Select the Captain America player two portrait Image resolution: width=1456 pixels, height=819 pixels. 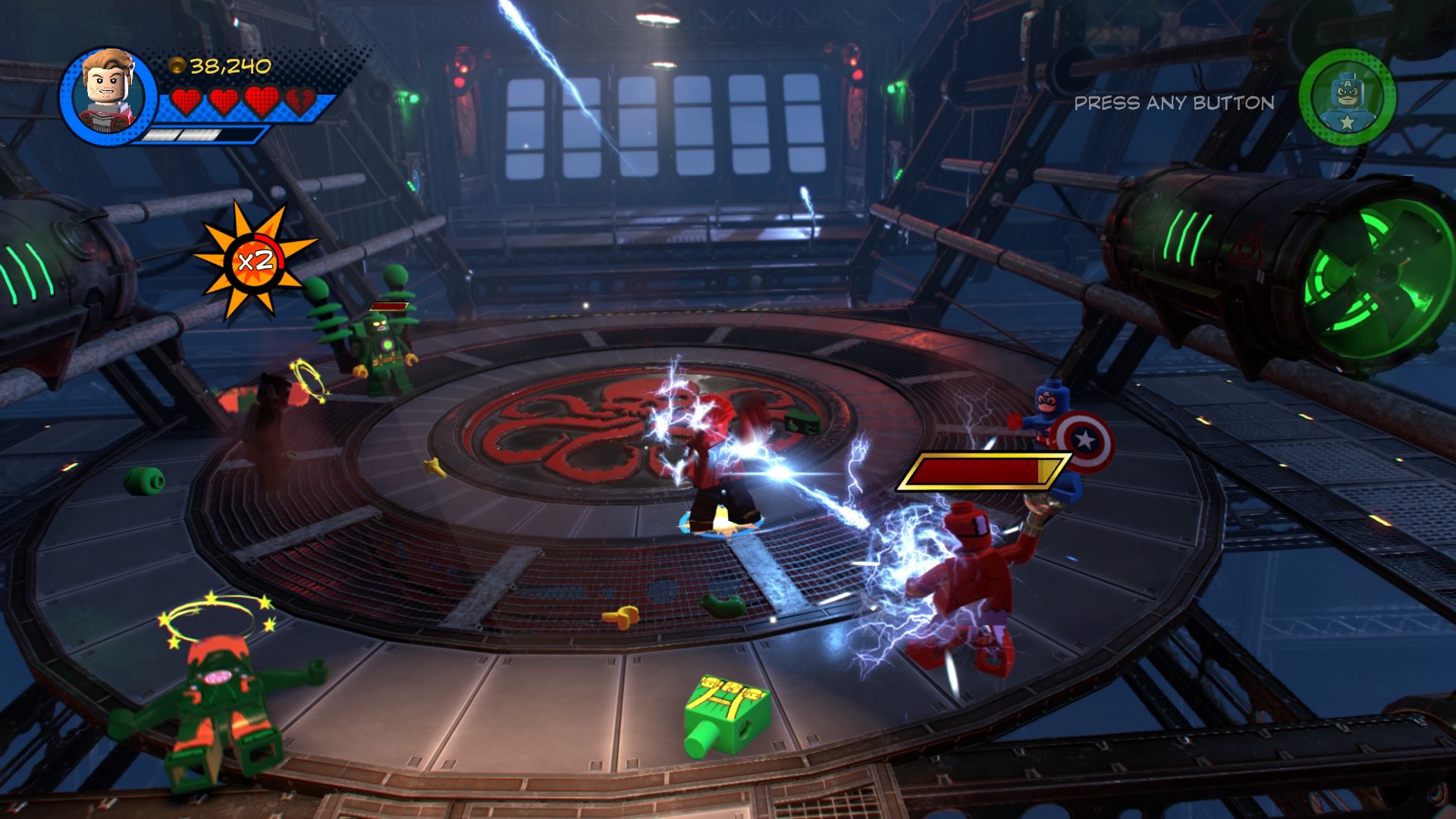(1347, 98)
